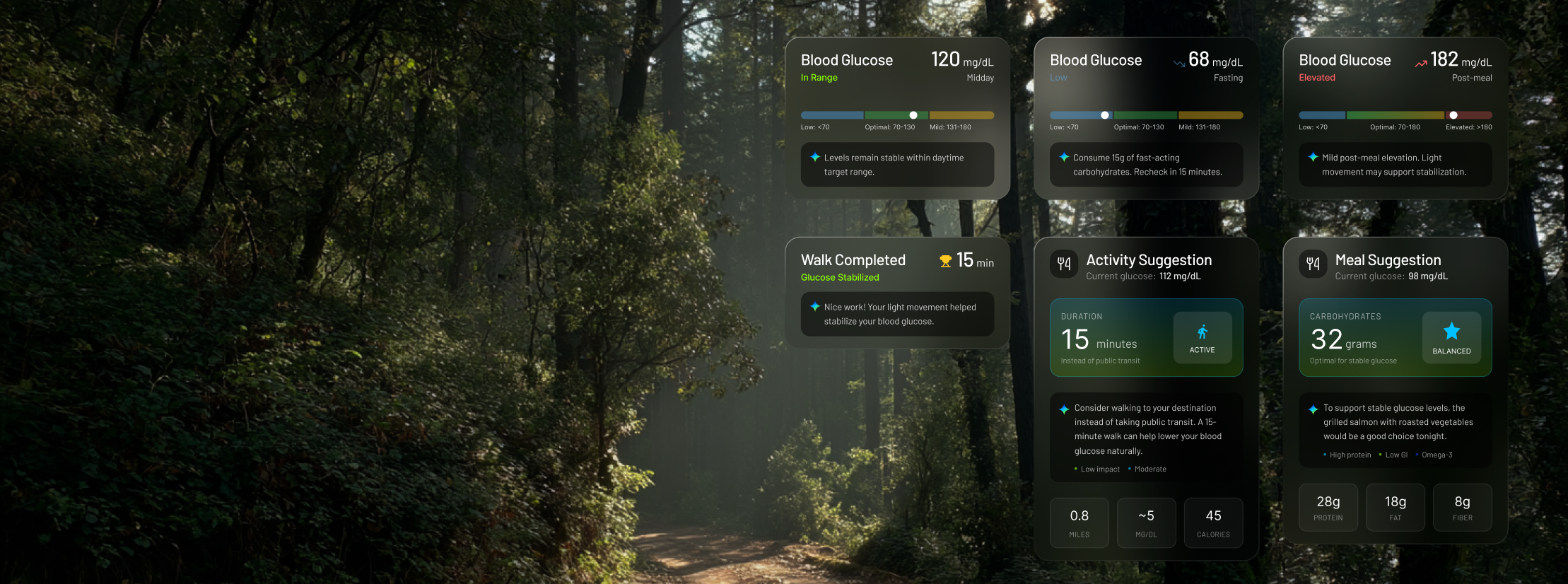The image size is (1568, 584).
Task: Select the 15 minutes duration panel
Action: (x=1110, y=338)
